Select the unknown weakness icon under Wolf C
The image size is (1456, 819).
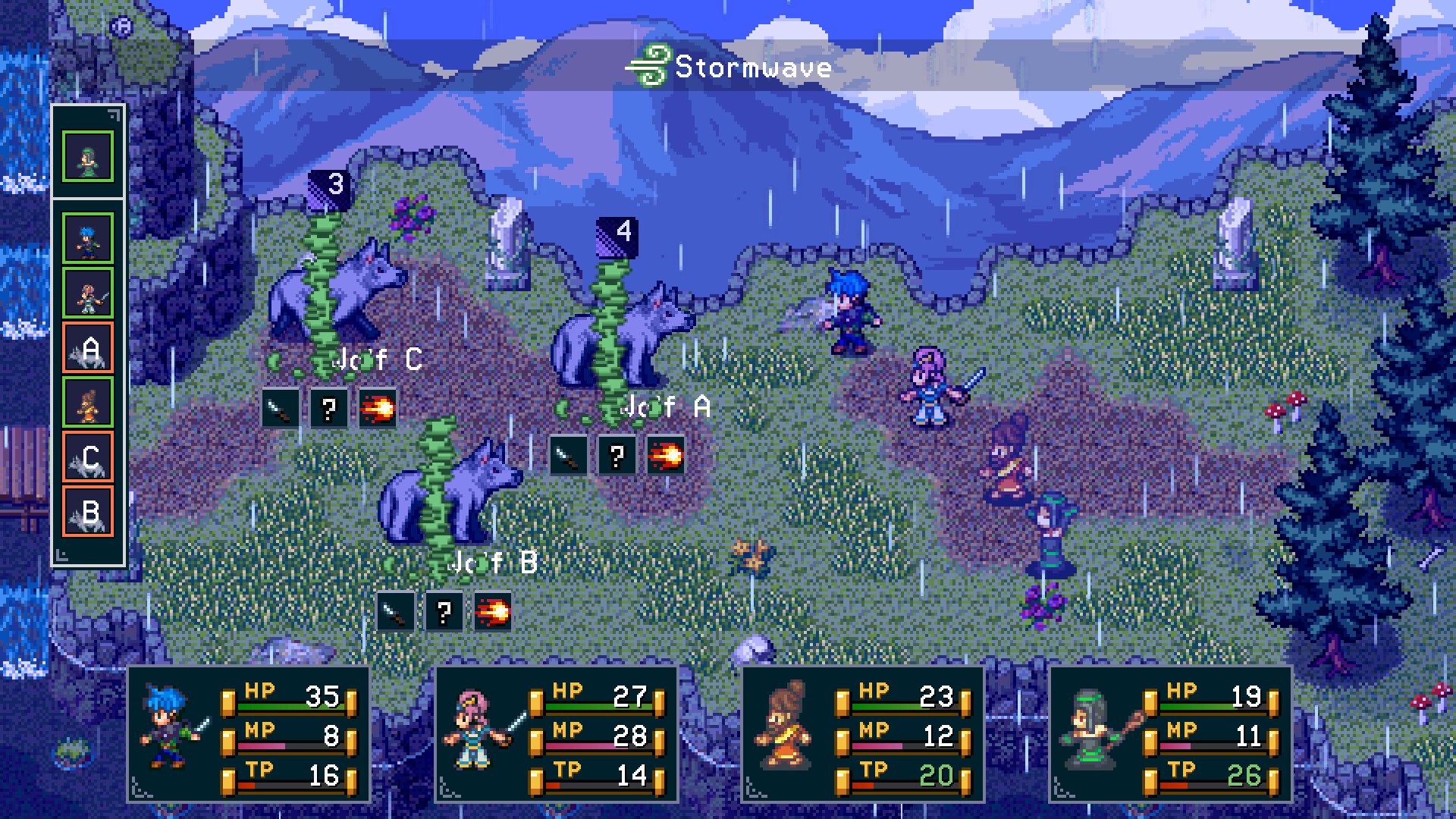pos(328,409)
